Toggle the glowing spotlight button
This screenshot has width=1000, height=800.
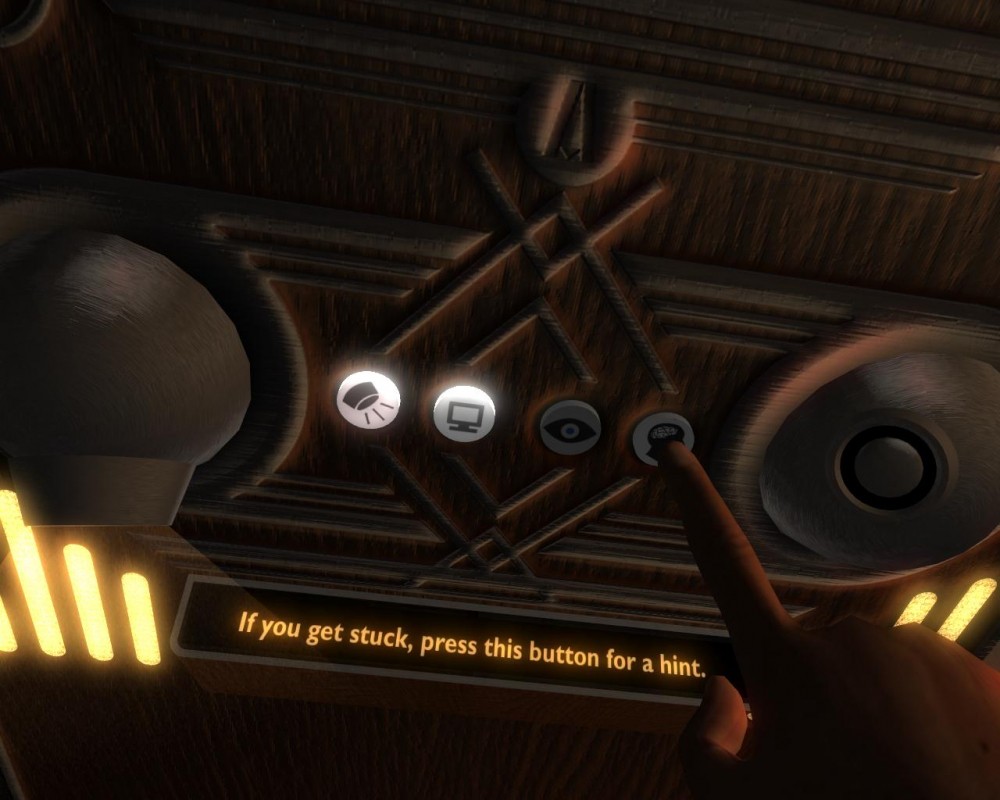[368, 401]
